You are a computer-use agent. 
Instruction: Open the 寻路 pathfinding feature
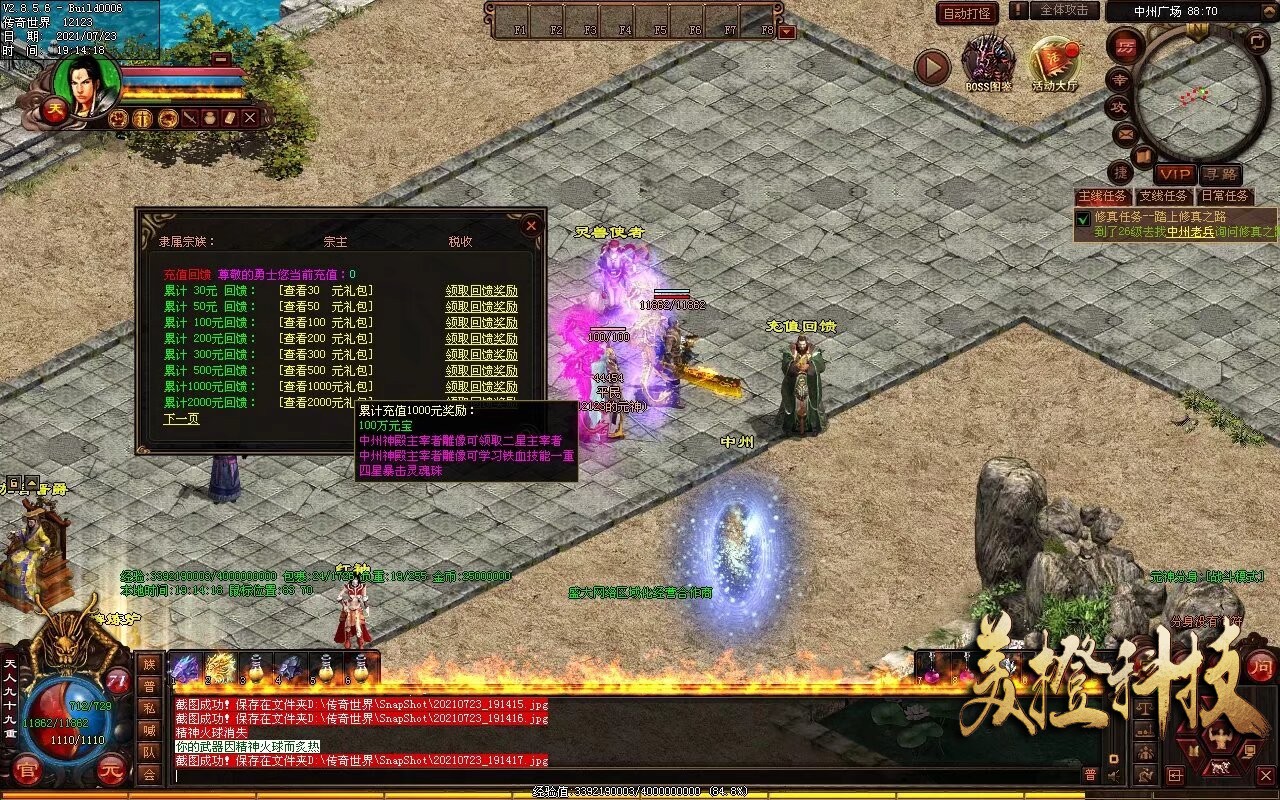1222,172
